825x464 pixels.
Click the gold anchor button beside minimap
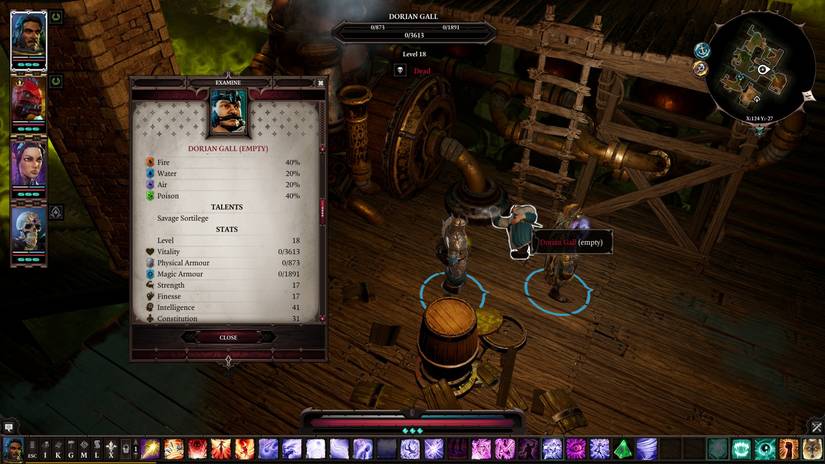700,69
